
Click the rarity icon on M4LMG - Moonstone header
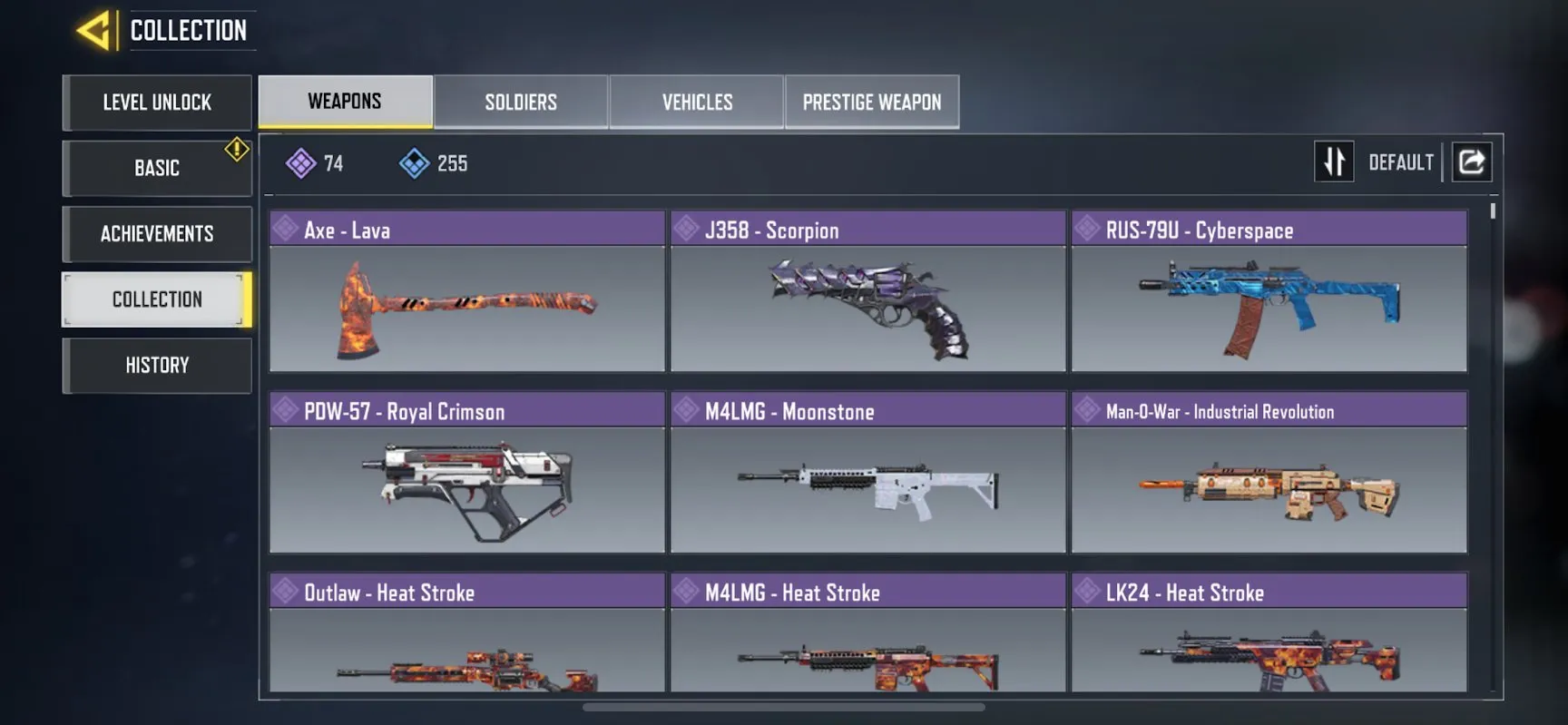(x=687, y=410)
